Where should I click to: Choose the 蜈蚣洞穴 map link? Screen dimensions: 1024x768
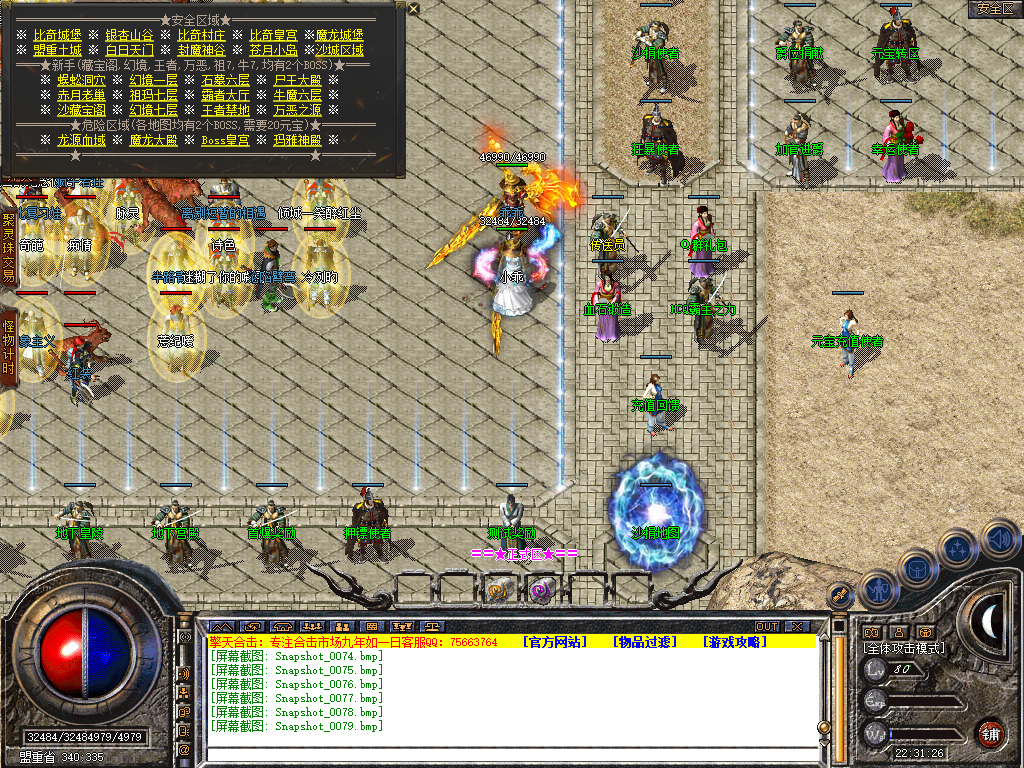click(82, 80)
